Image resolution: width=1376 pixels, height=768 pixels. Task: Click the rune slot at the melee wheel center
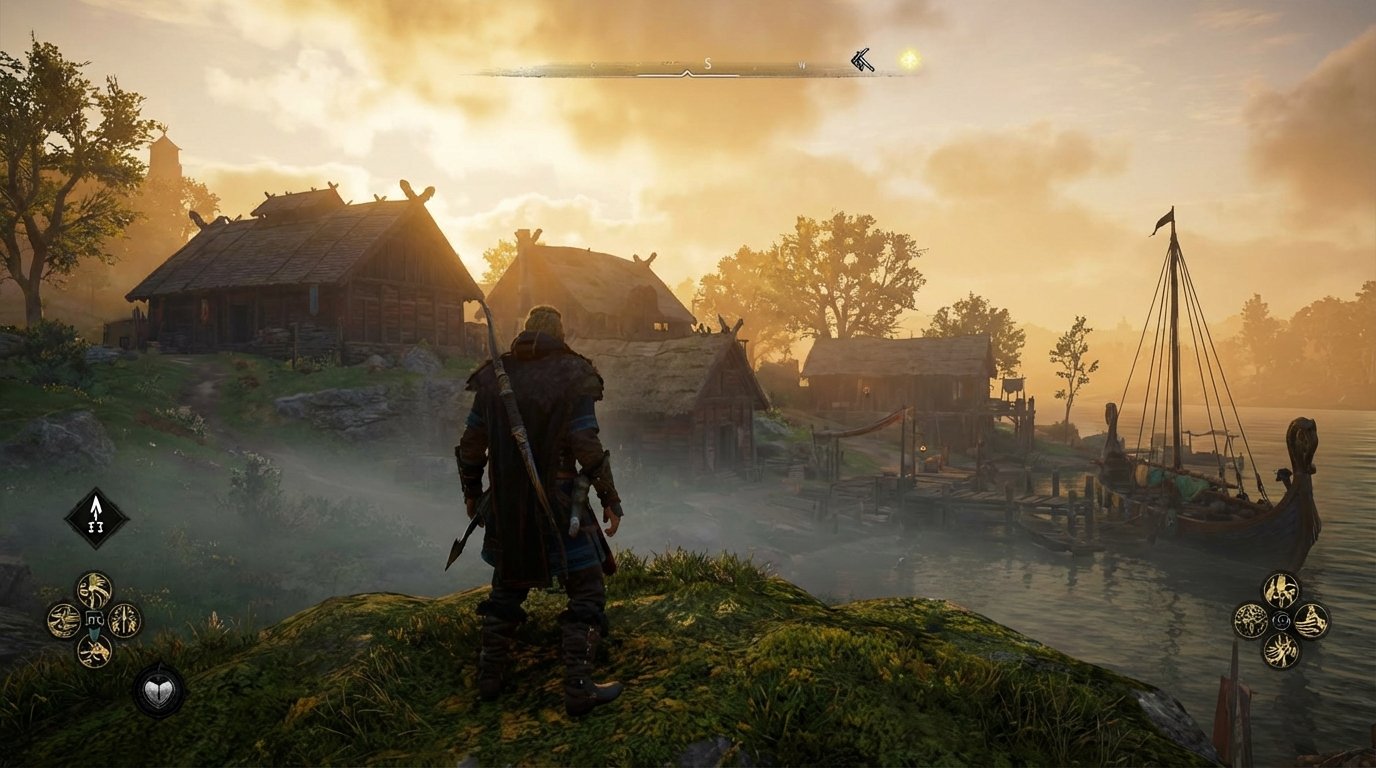pos(95,619)
